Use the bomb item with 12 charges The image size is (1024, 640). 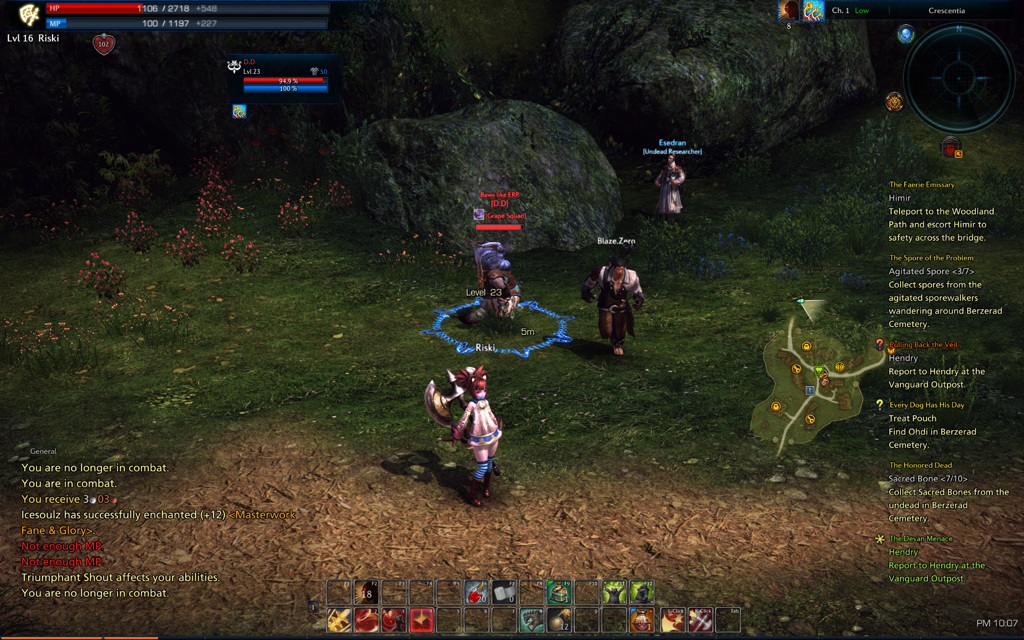tap(558, 620)
